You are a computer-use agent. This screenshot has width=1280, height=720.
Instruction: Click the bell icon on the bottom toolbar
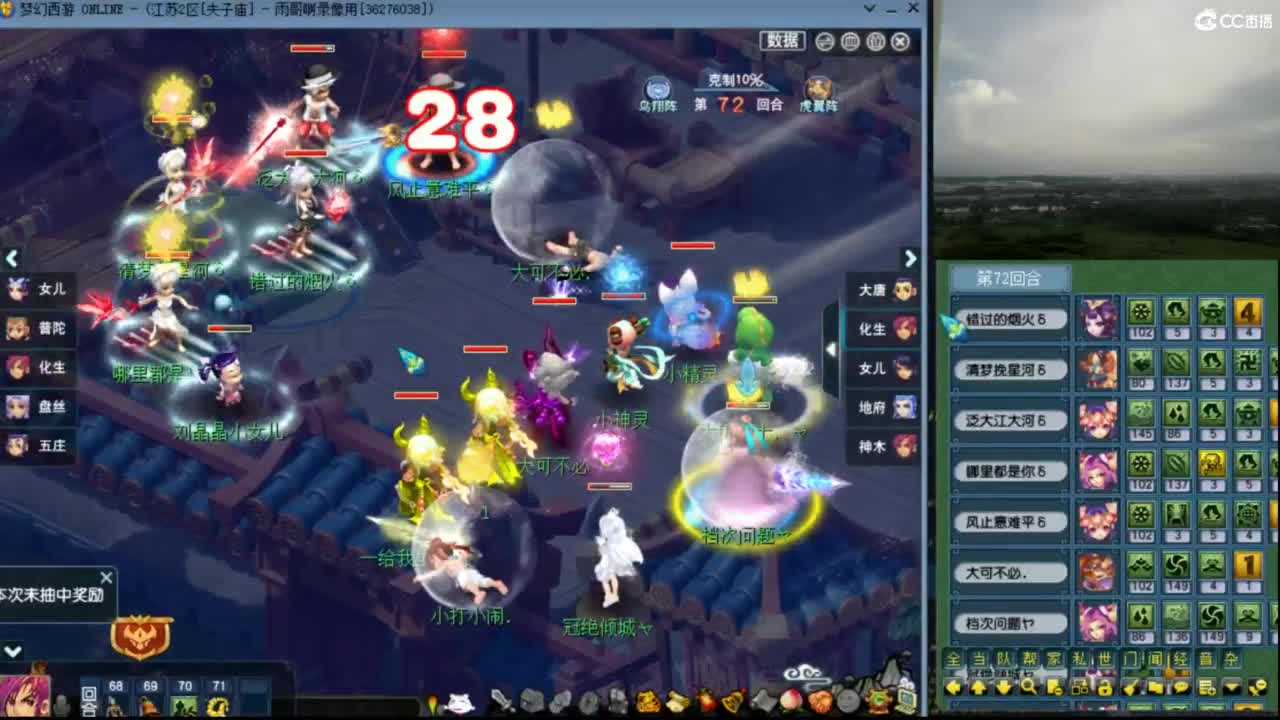click(730, 702)
